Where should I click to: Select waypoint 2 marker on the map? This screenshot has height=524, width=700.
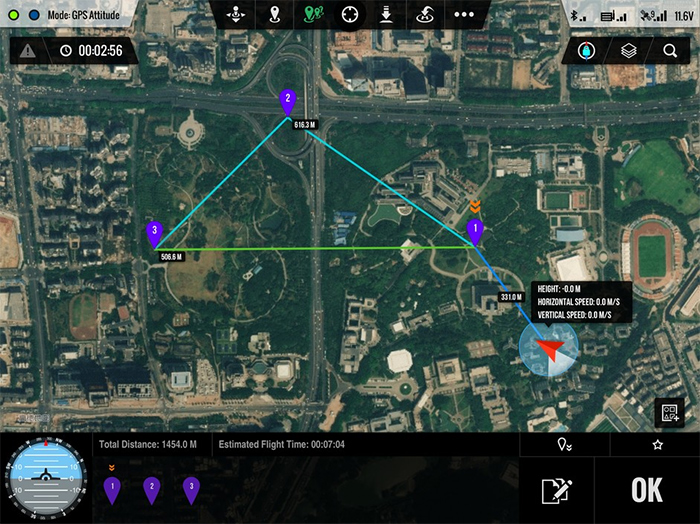[x=288, y=101]
